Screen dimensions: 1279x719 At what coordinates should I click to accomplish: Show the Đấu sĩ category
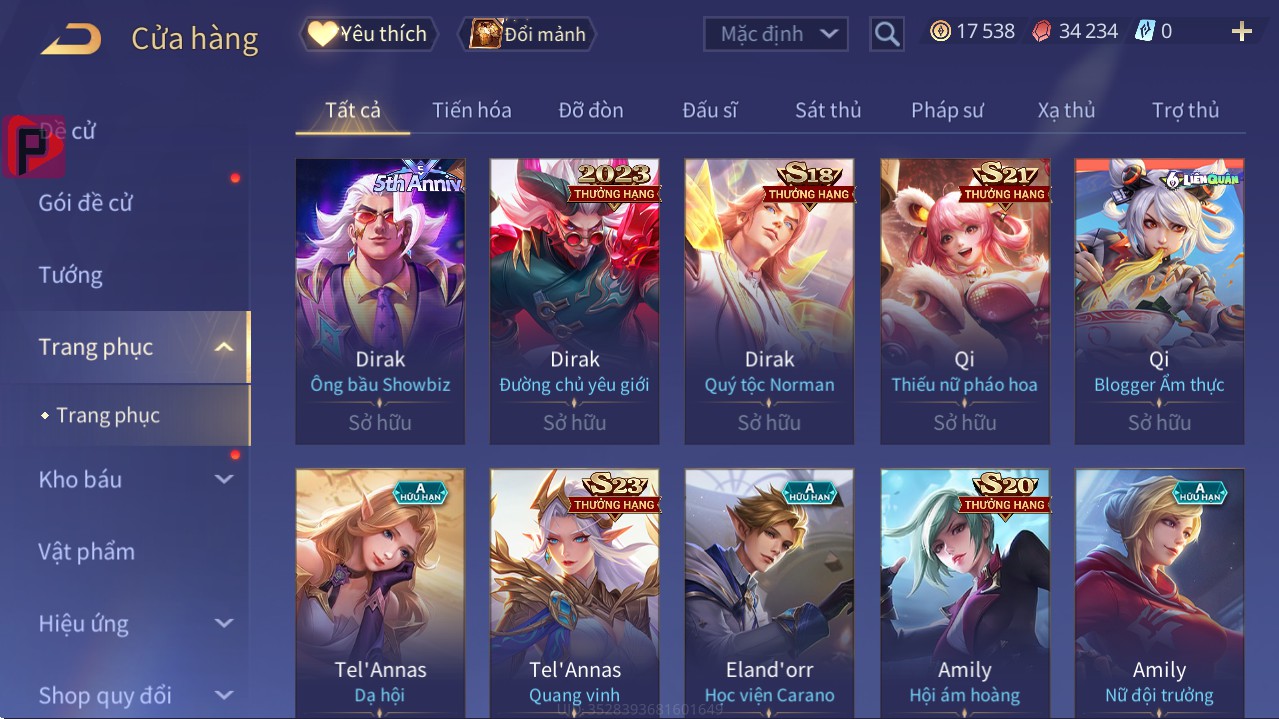pos(709,110)
